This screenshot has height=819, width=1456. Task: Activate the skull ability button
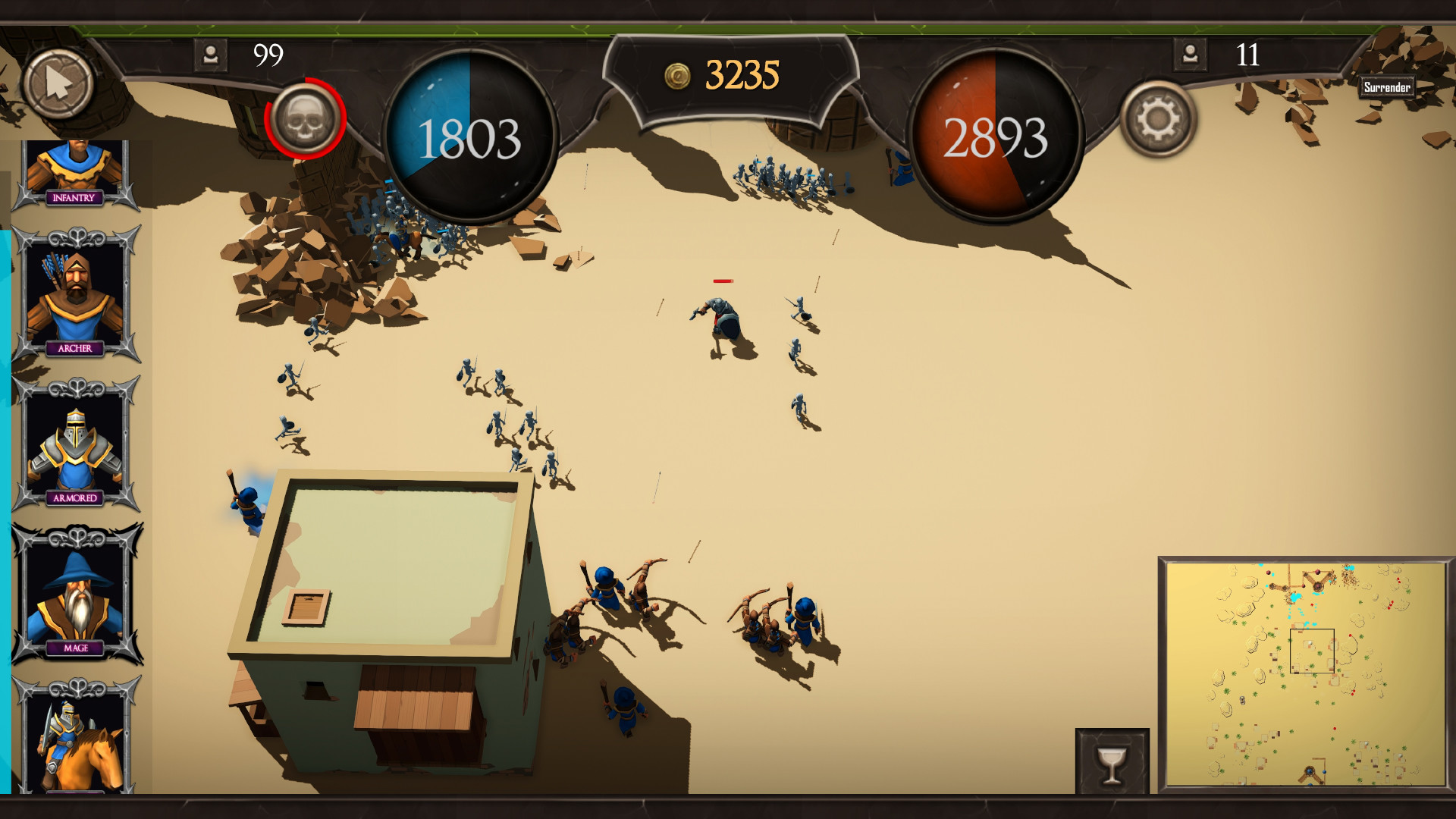(305, 119)
